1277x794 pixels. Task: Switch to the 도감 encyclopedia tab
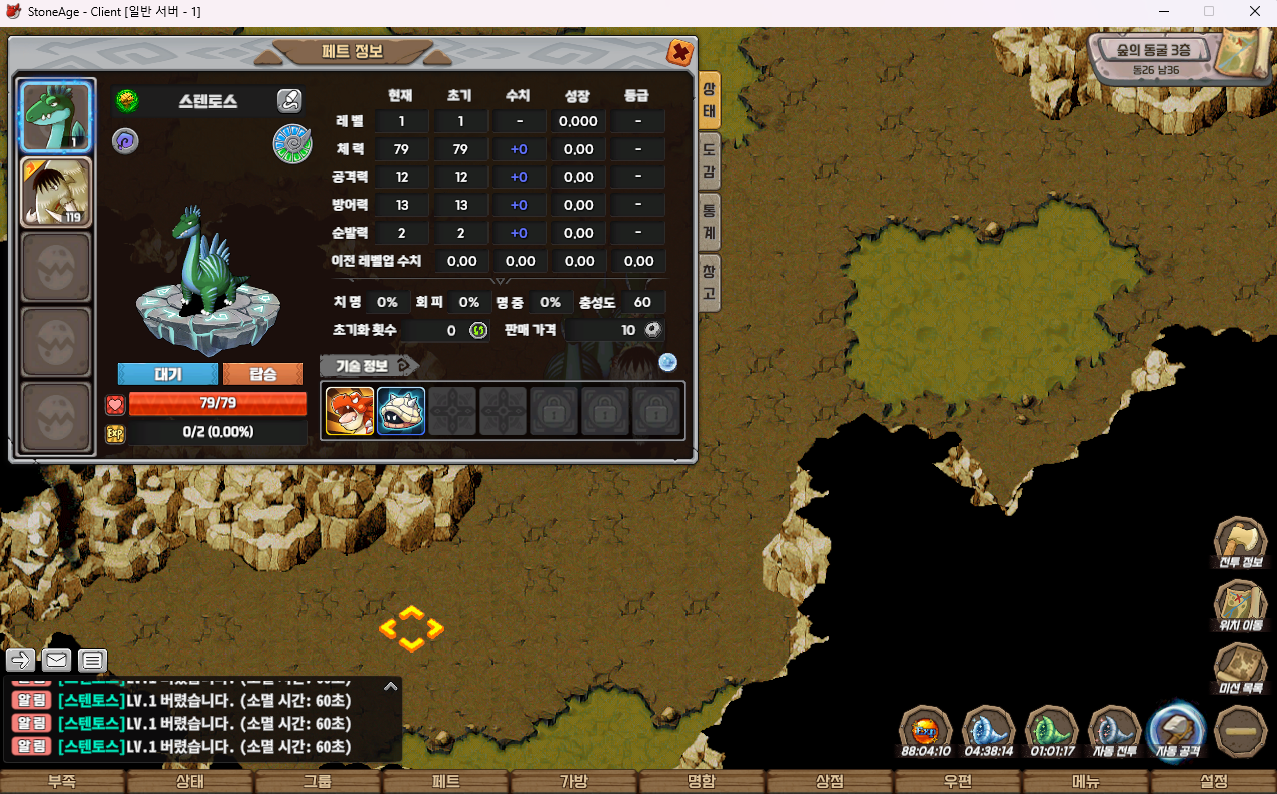pyautogui.click(x=709, y=160)
